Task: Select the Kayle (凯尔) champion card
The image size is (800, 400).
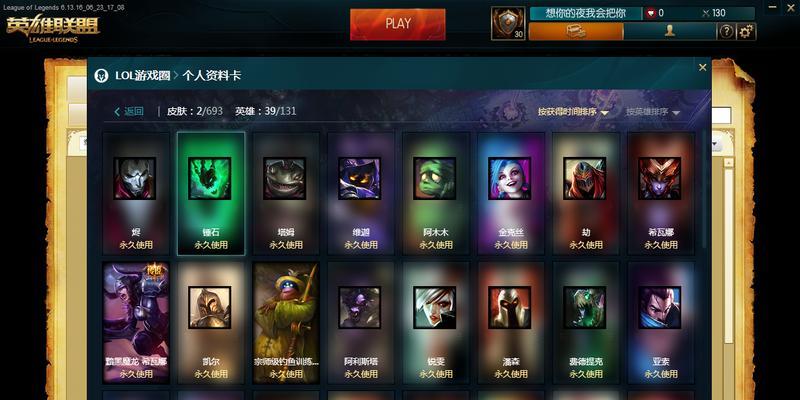Action: coord(210,322)
